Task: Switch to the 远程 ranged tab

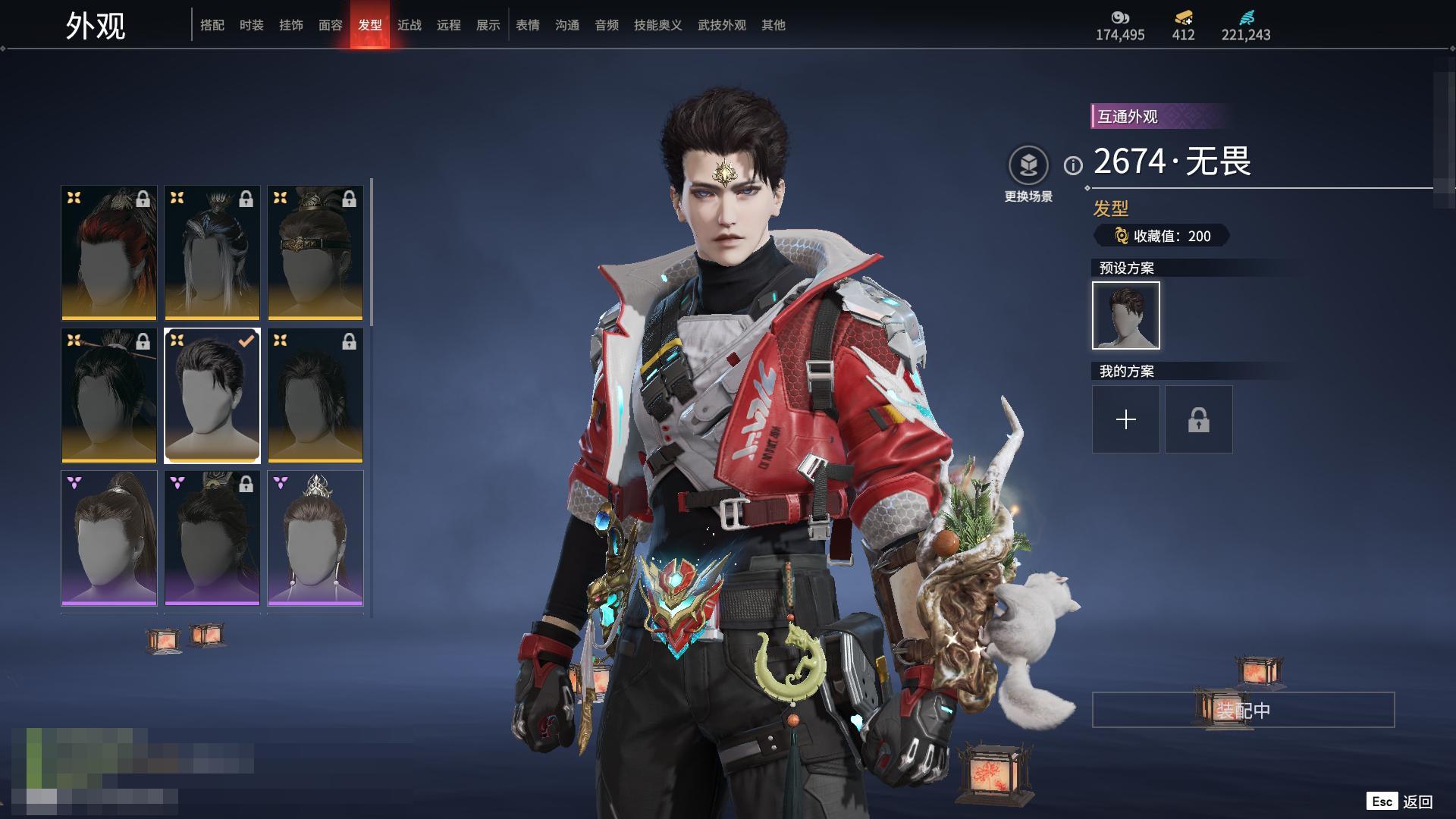Action: point(449,25)
